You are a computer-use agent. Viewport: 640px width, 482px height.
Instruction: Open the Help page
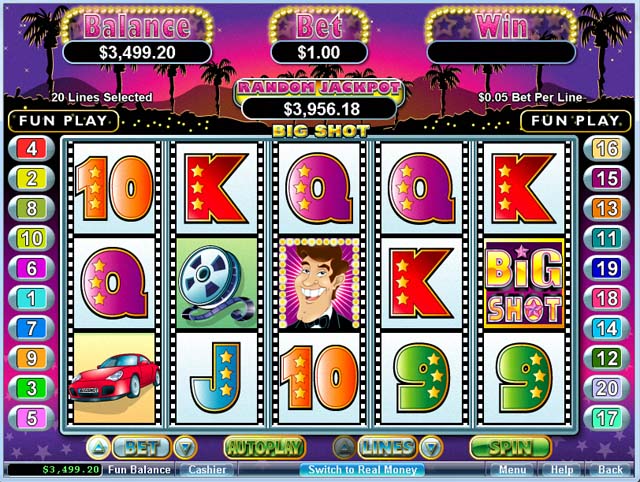[x=562, y=469]
